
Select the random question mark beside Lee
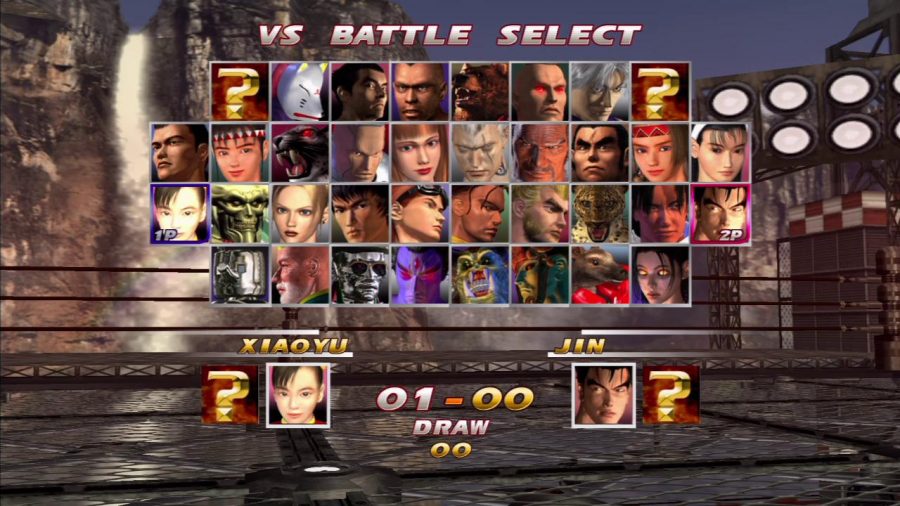coord(660,91)
